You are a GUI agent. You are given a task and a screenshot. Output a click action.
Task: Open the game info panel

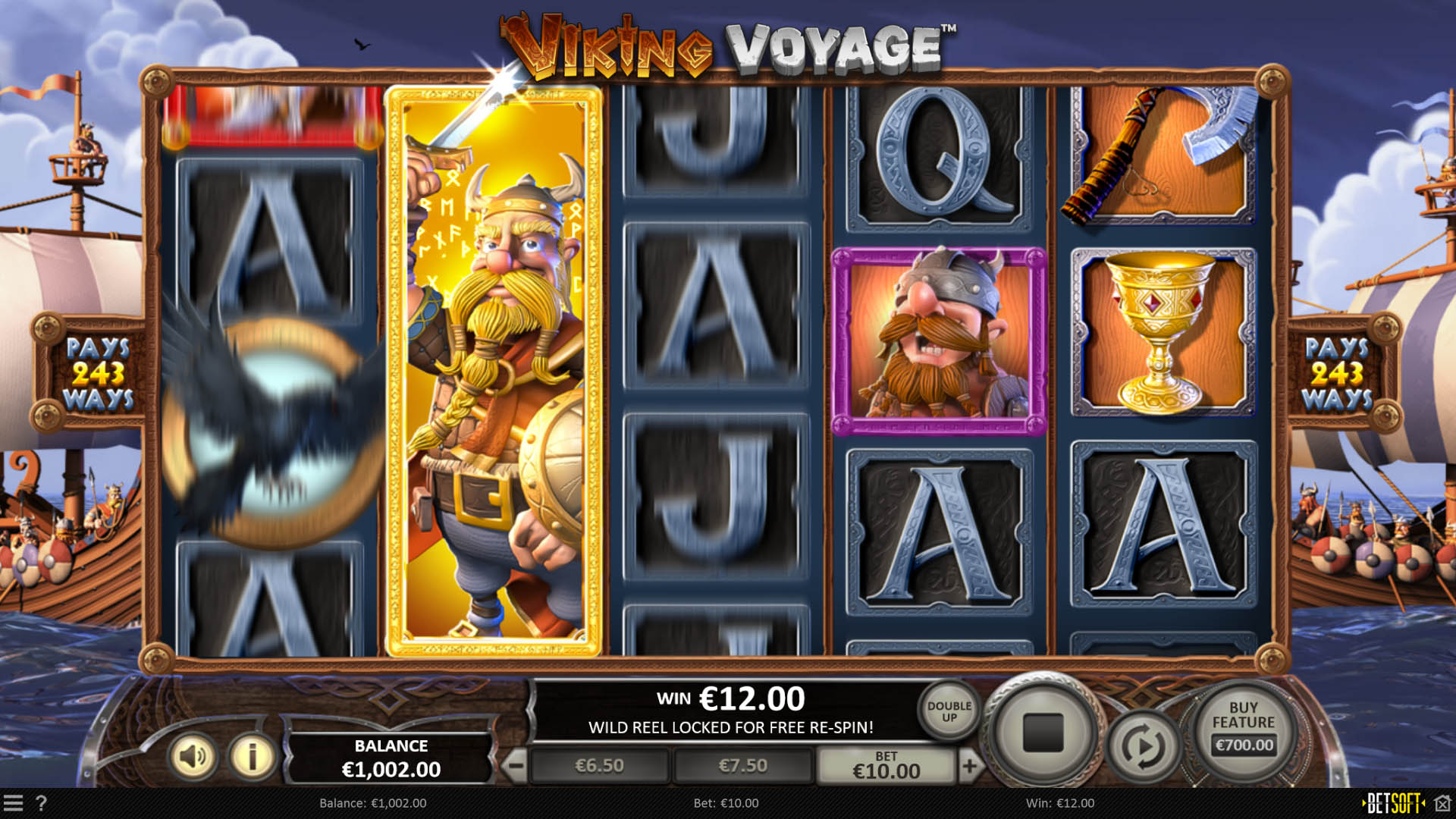(253, 756)
